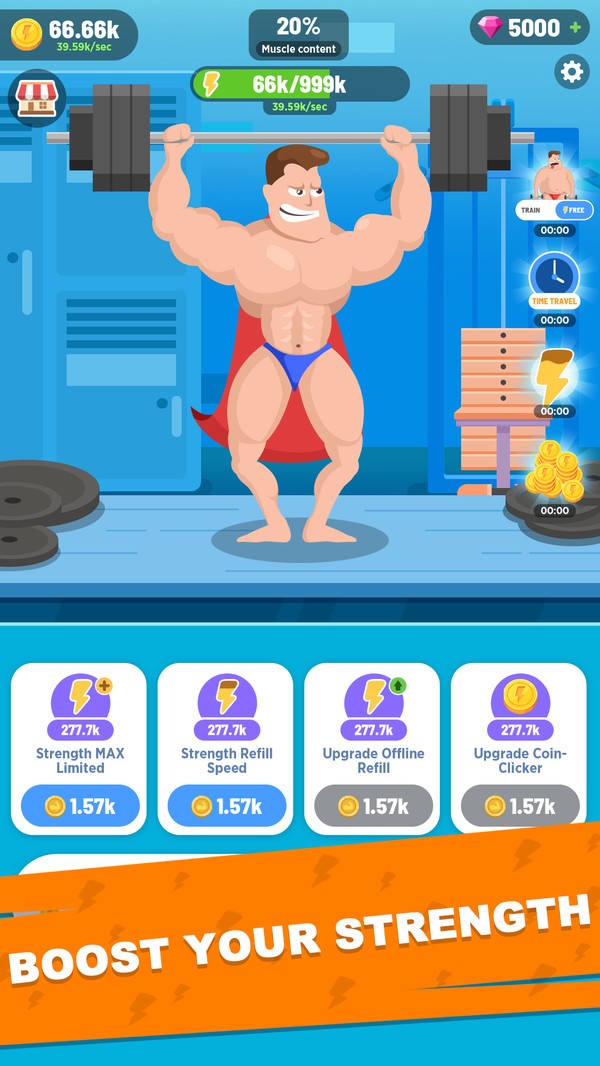
Task: Purchase Upgrade Offline Refill for 1.57k
Action: click(x=373, y=806)
